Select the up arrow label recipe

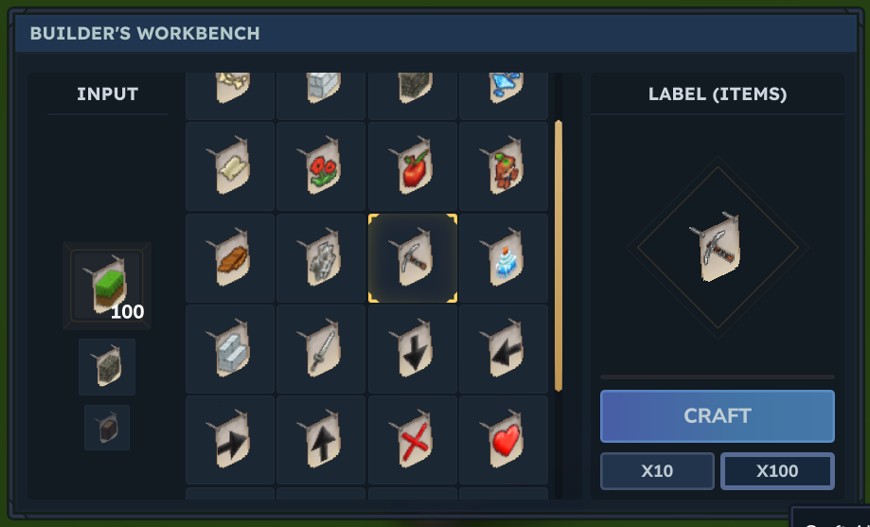(x=321, y=440)
